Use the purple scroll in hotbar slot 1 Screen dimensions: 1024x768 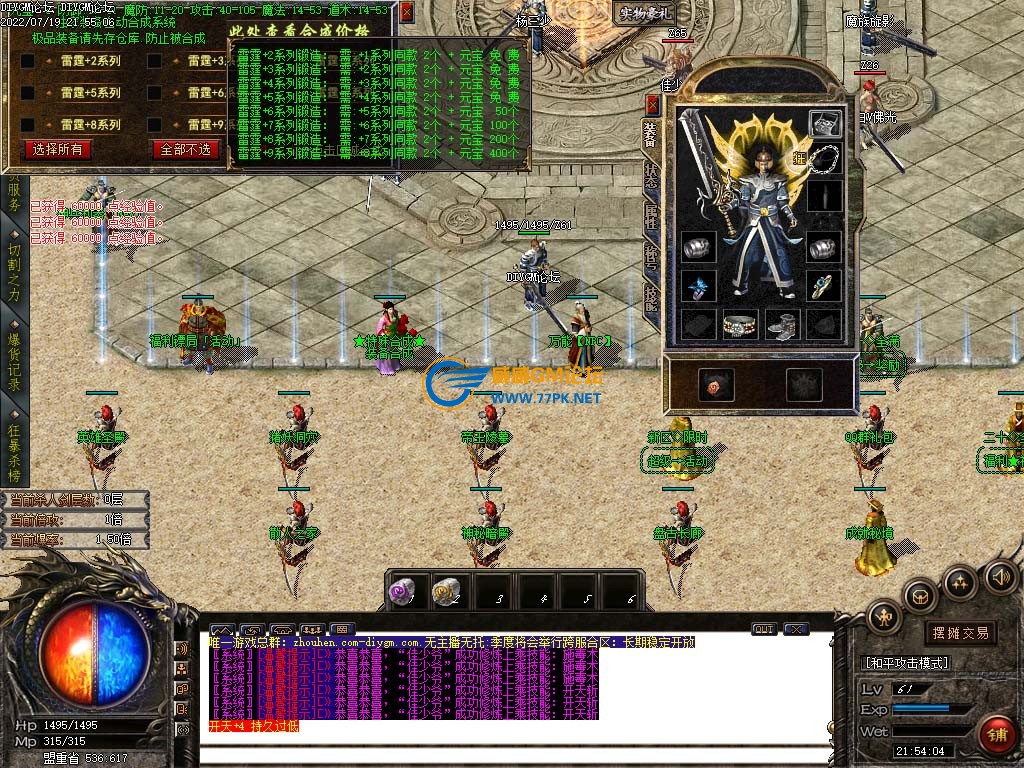(x=402, y=591)
